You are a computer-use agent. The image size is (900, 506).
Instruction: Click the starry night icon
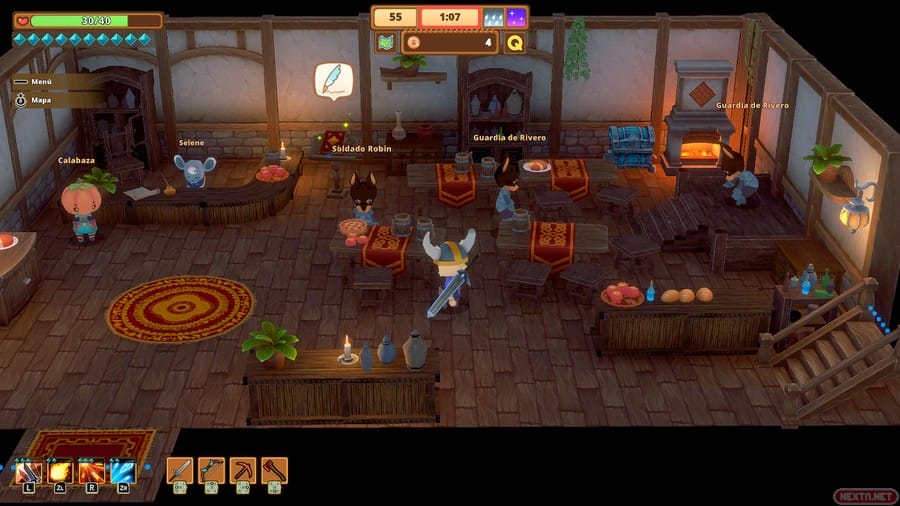516,17
